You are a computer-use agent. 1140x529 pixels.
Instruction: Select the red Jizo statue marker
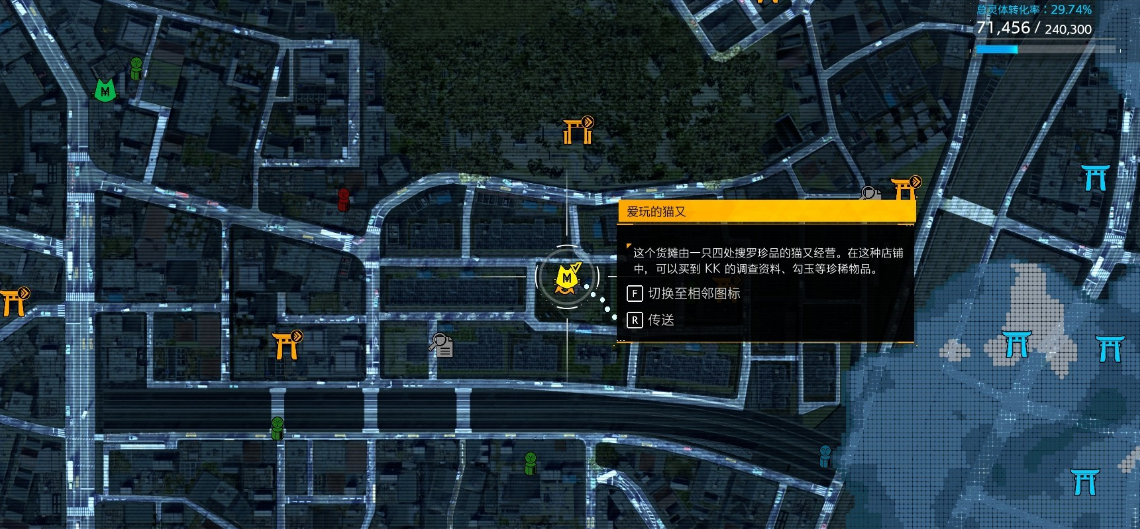tap(344, 199)
